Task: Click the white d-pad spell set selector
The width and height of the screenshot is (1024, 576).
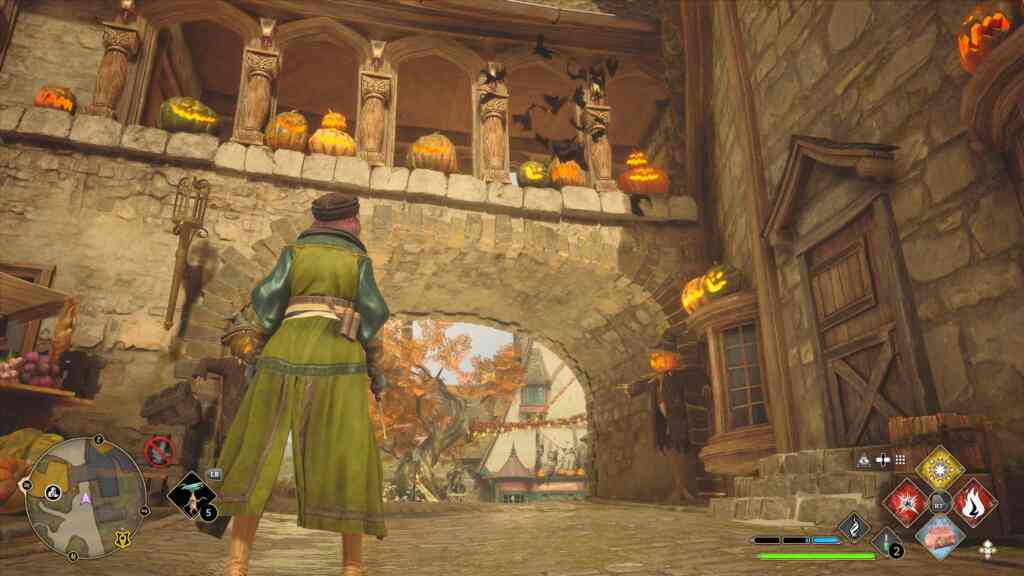Action: pyautogui.click(x=988, y=548)
